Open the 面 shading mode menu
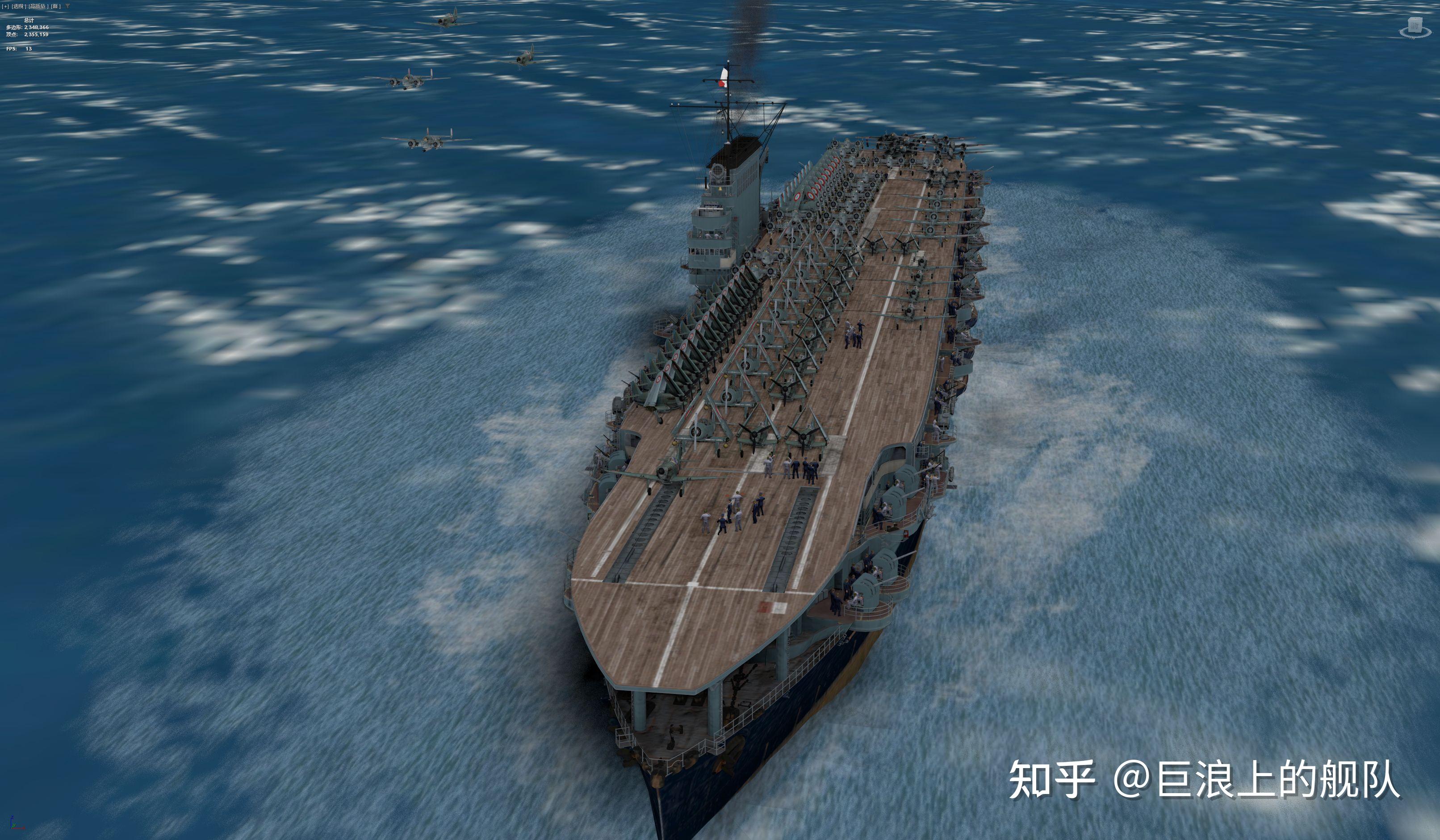1440x840 pixels. point(55,6)
